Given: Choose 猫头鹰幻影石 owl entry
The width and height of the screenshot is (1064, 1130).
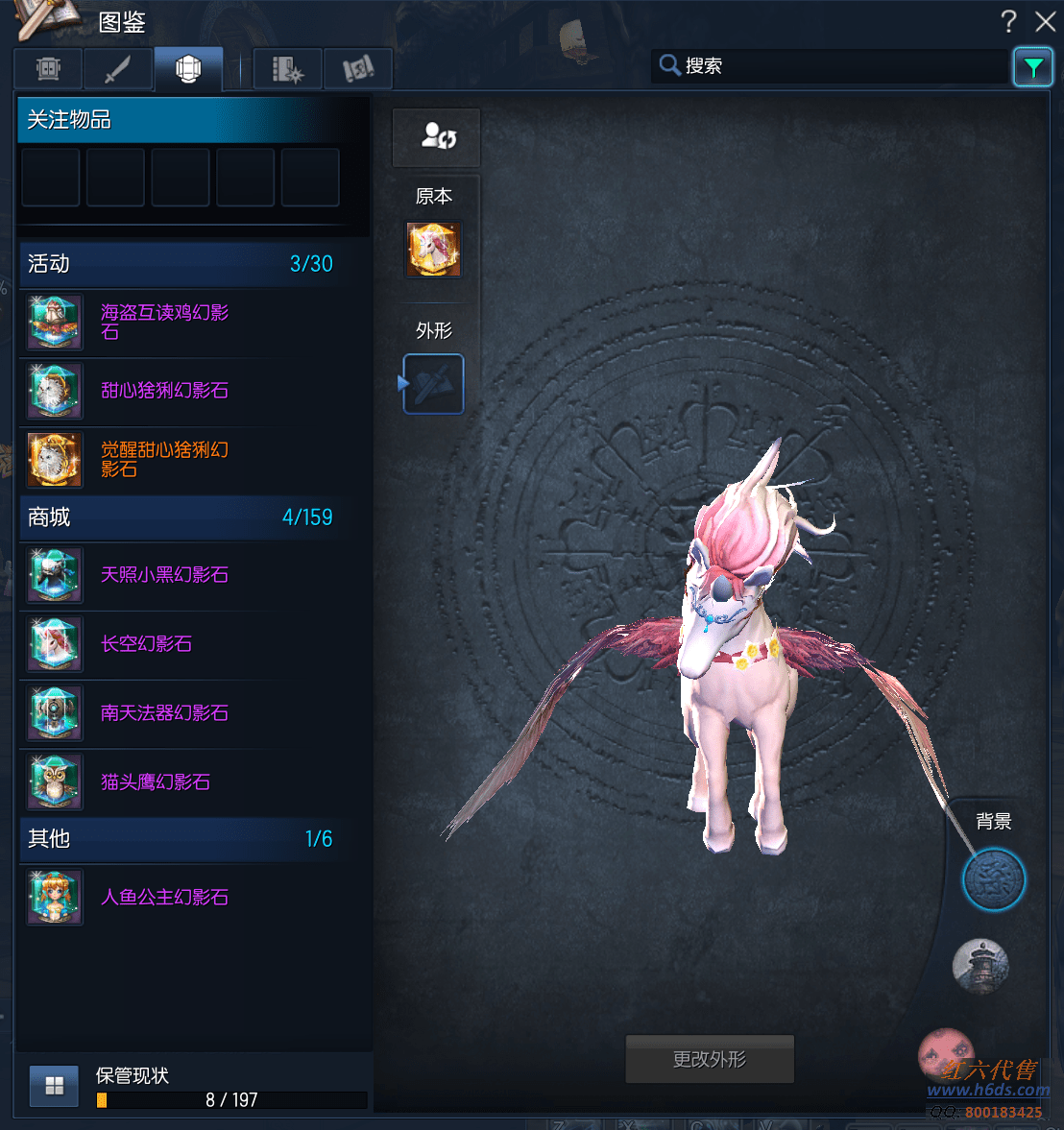Looking at the screenshot, I should pos(155,782).
